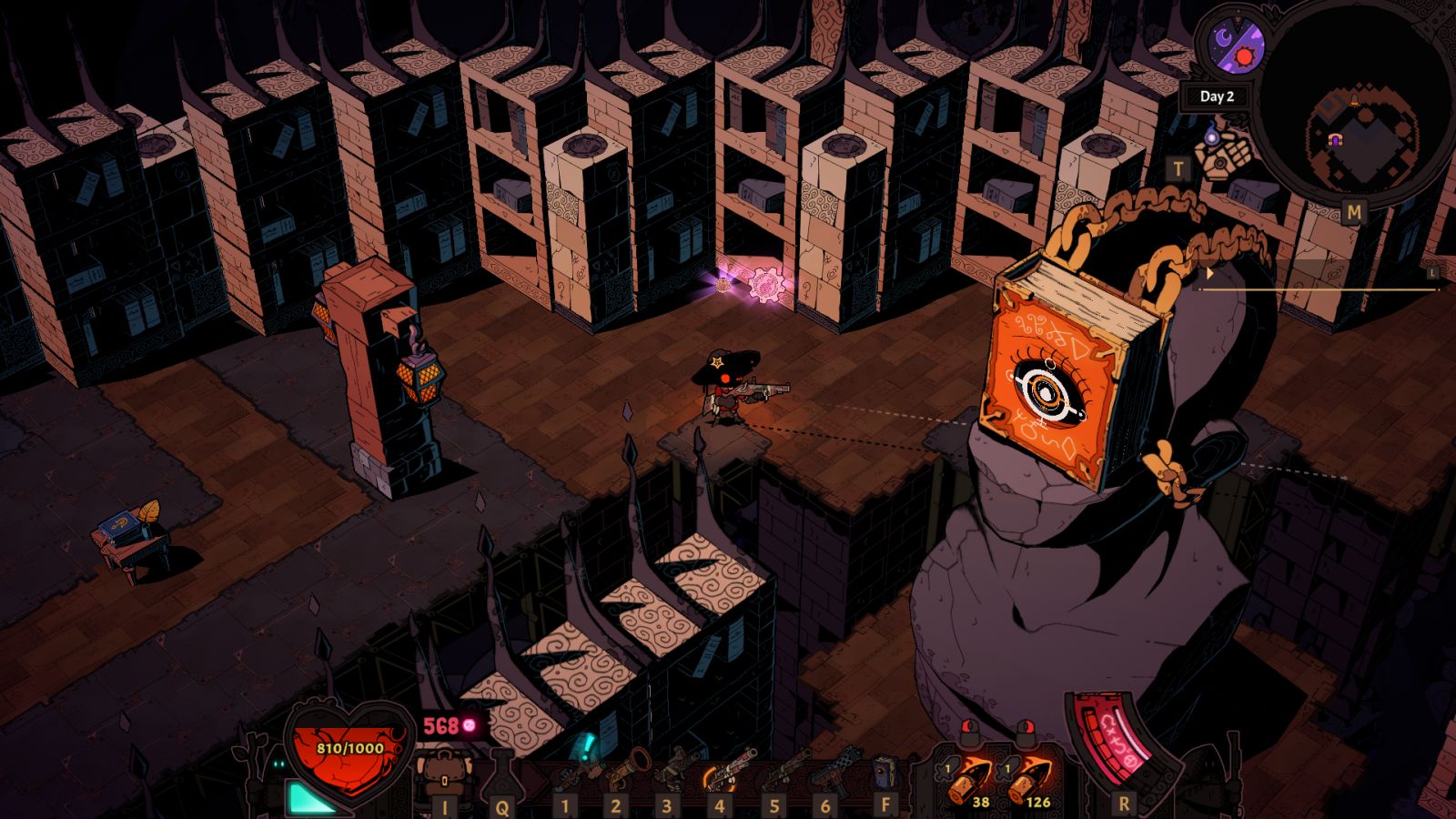The height and width of the screenshot is (819, 1456).
Task: Open the backpack inventory icon
Action: click(444, 771)
